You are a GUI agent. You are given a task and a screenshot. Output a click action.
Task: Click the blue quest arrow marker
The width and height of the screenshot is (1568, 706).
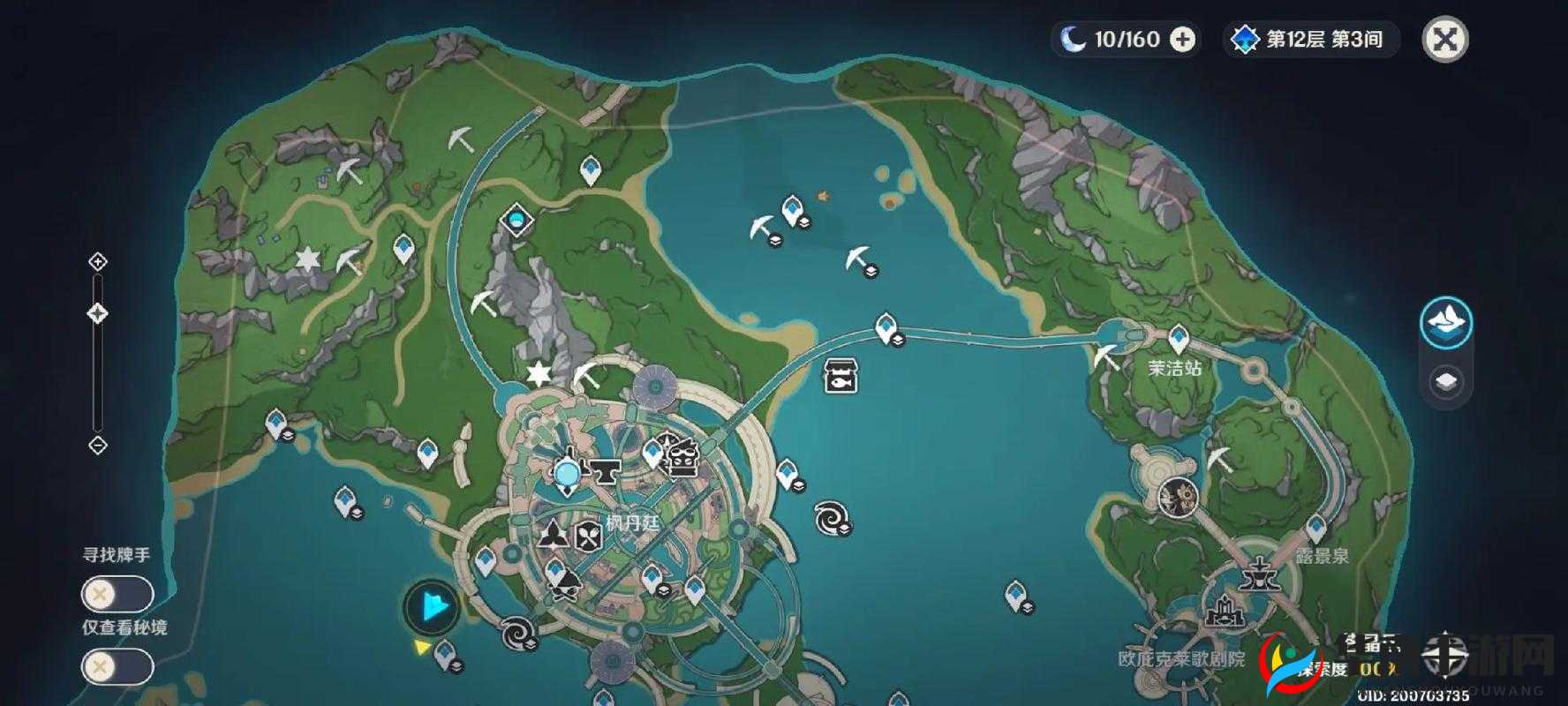click(433, 607)
